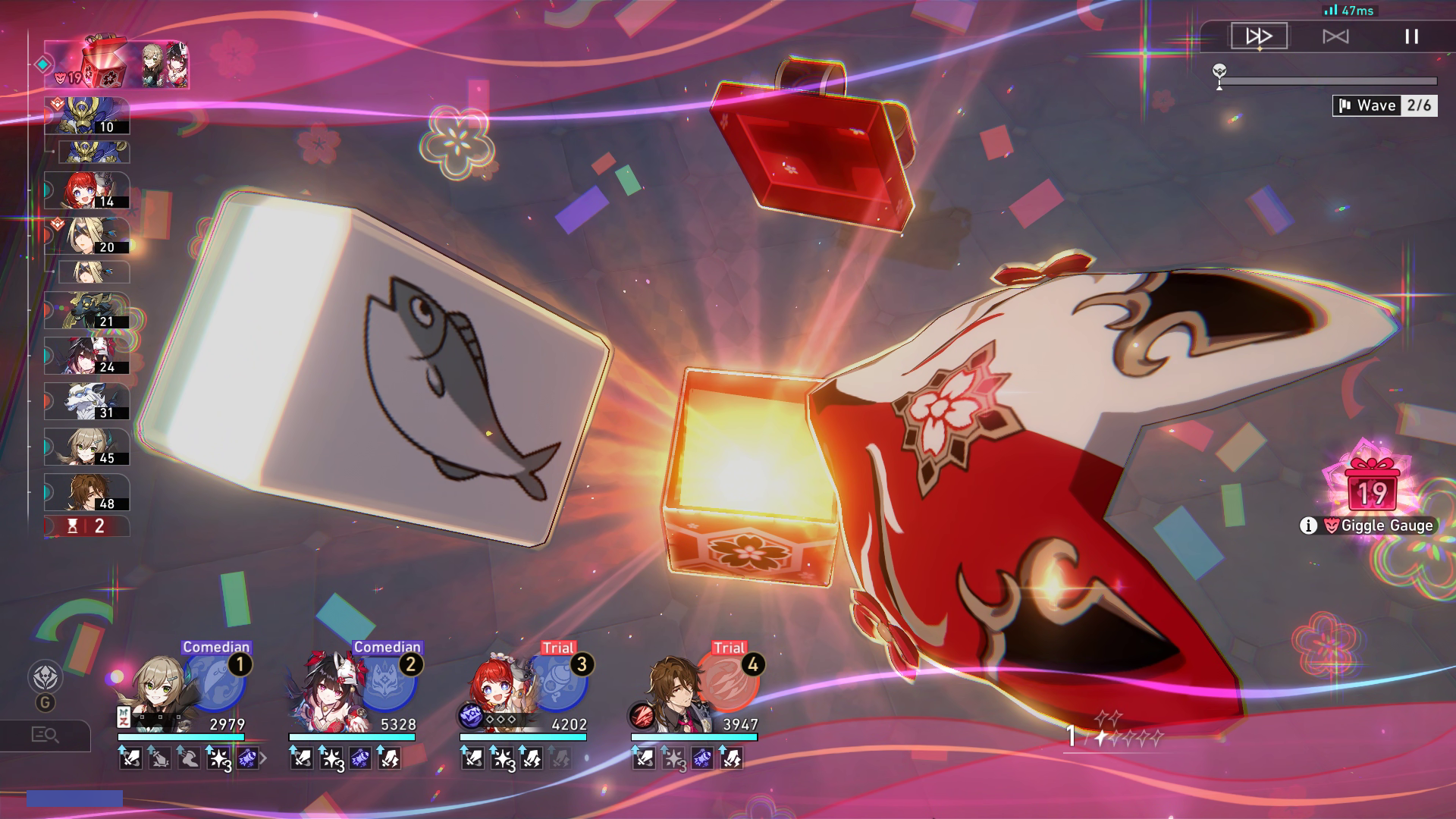Click the current-turn gift box banner
Viewport: 1456px width, 819px height.
tap(116, 65)
